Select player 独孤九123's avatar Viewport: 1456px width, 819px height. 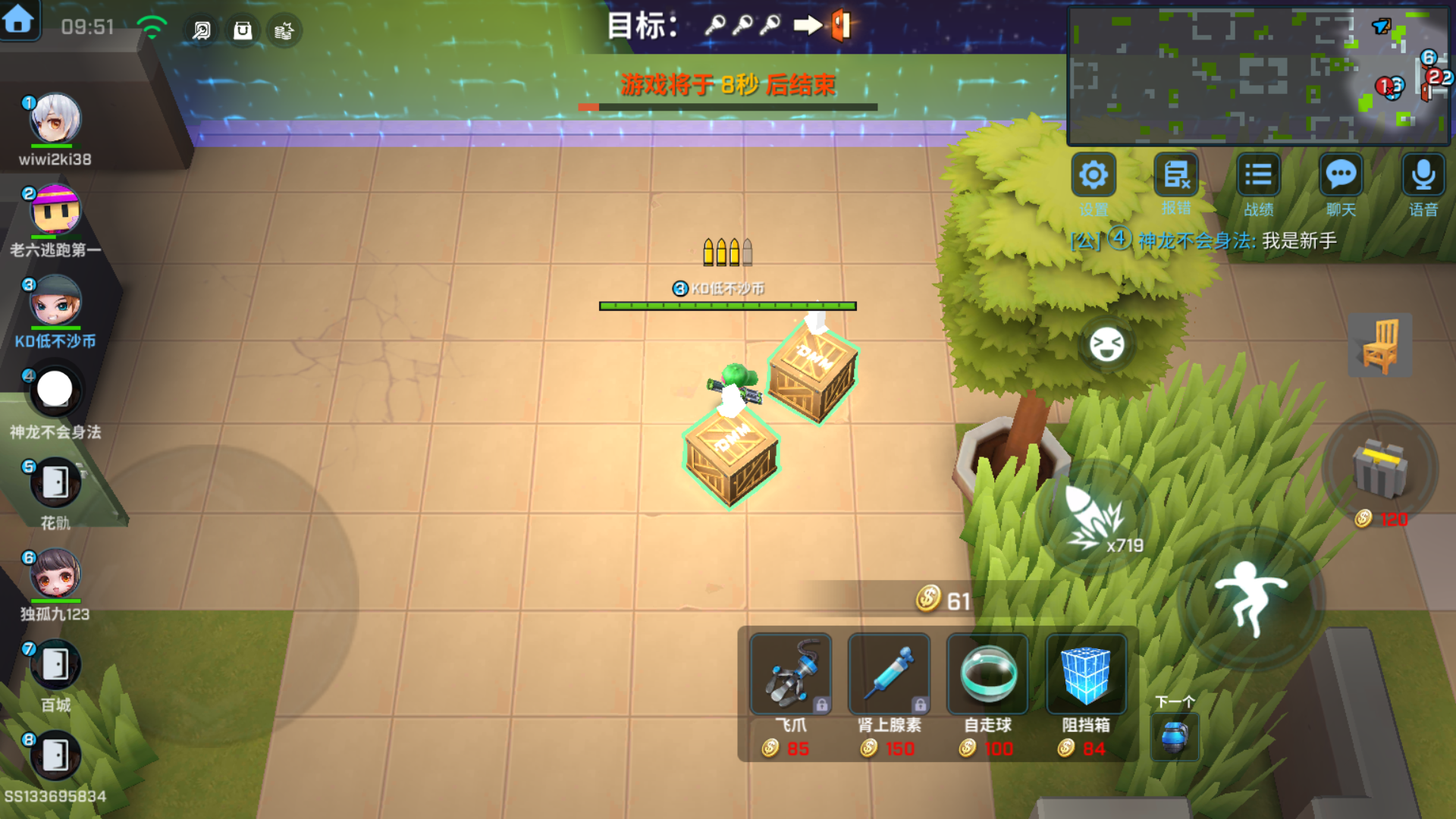pyautogui.click(x=55, y=574)
